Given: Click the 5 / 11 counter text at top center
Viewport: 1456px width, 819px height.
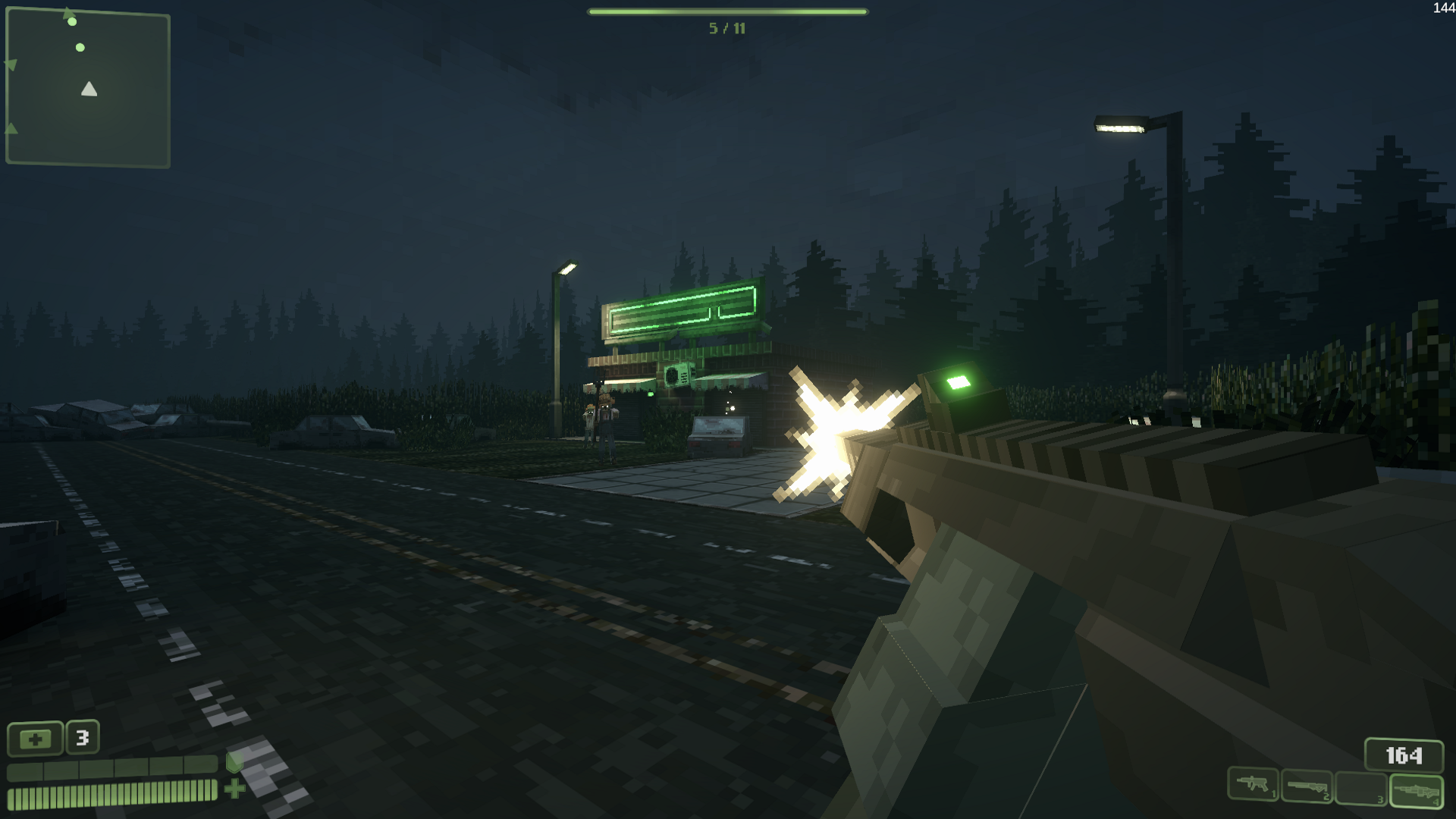Looking at the screenshot, I should pos(728,28).
